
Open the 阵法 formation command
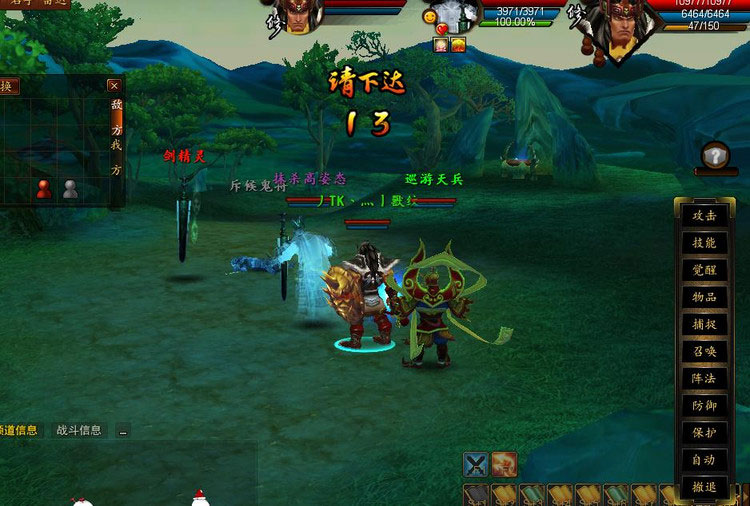pos(704,379)
